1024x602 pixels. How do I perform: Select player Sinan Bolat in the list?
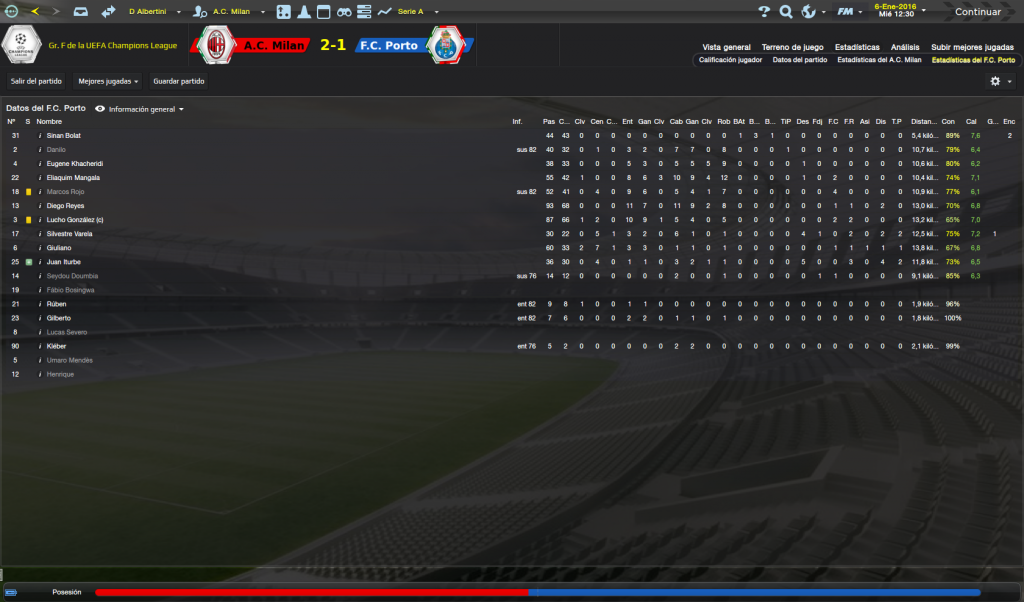[x=64, y=135]
